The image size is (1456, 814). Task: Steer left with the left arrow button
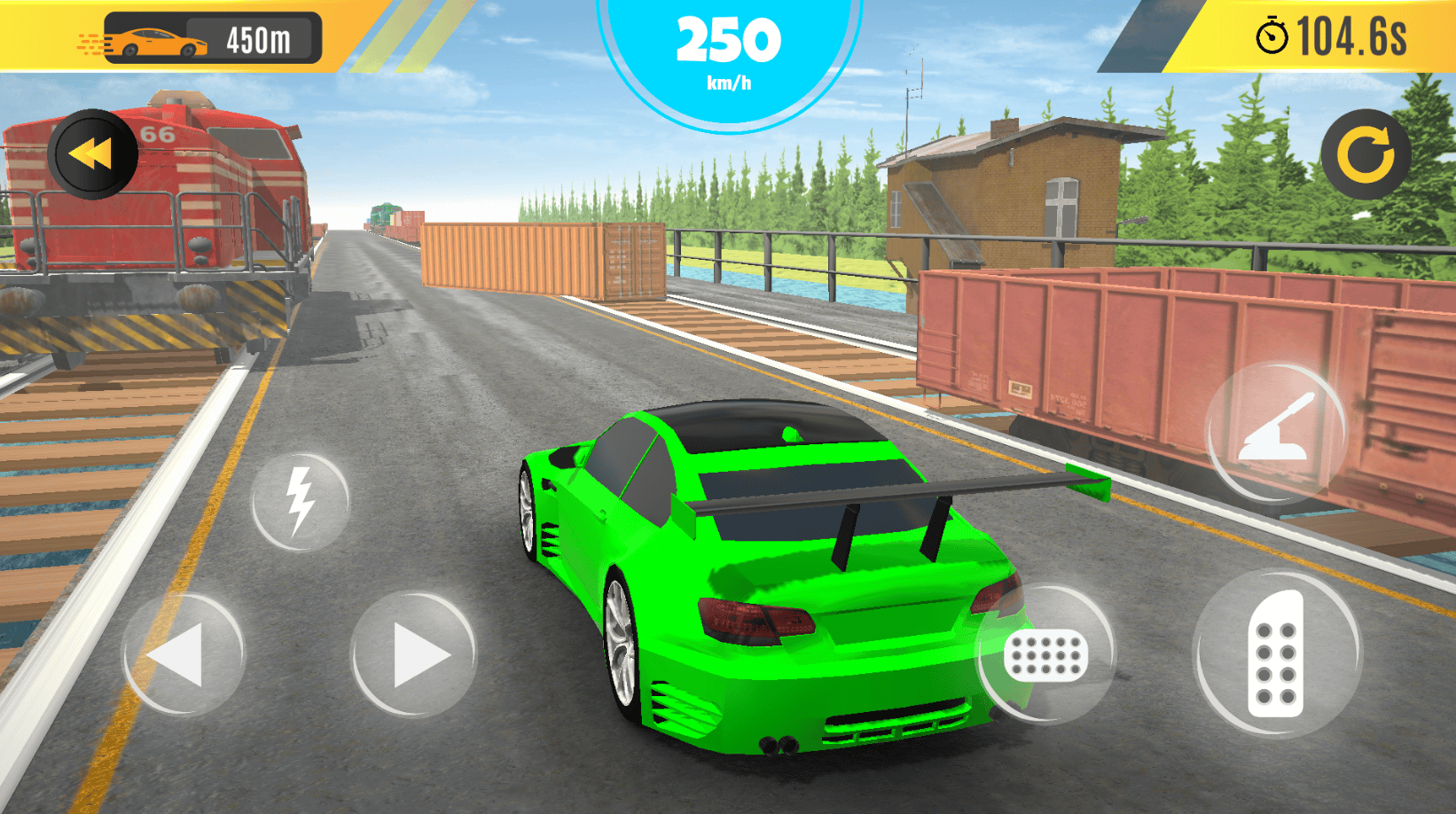tap(183, 655)
